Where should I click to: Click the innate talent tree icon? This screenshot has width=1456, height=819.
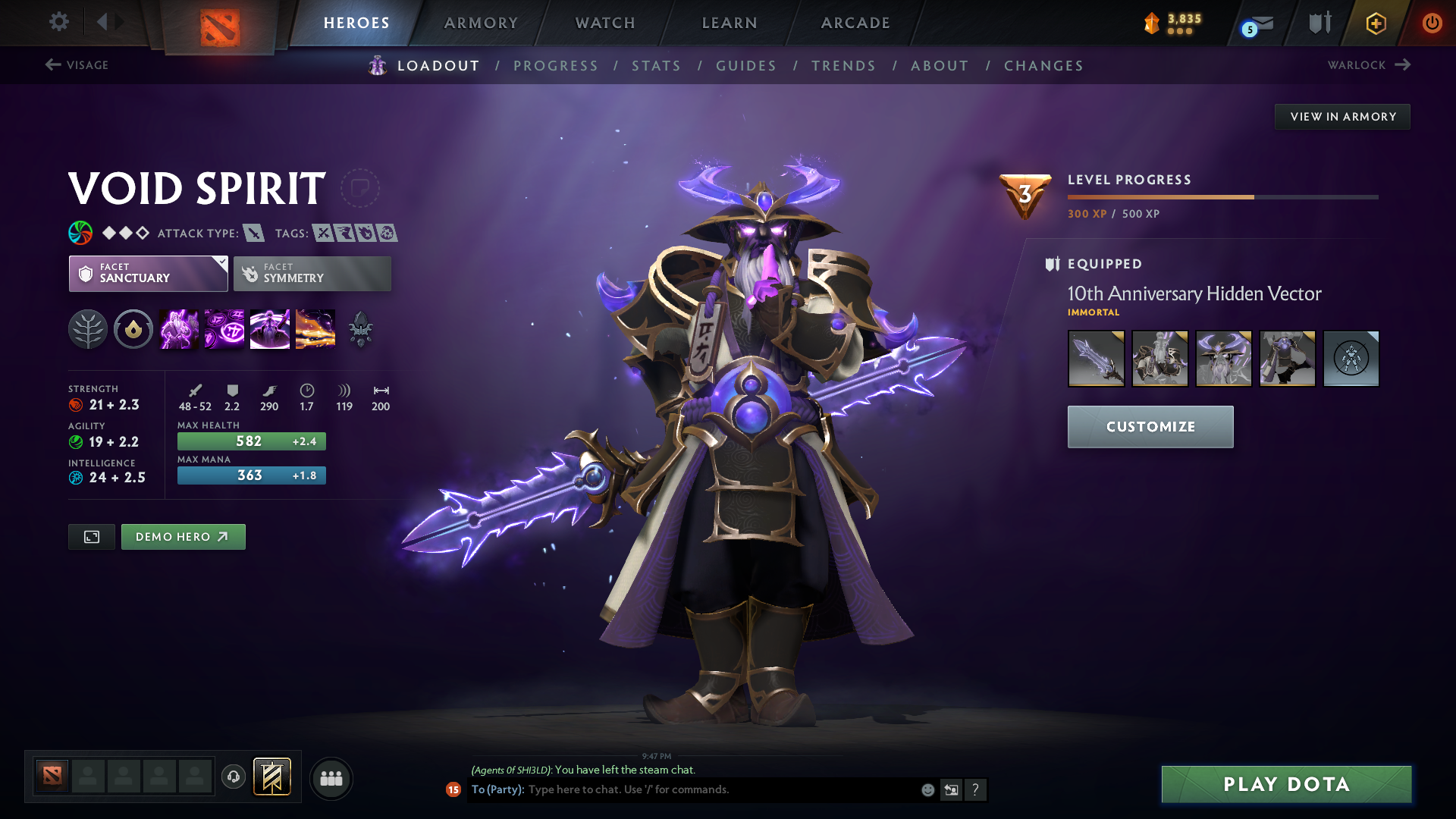pyautogui.click(x=89, y=328)
